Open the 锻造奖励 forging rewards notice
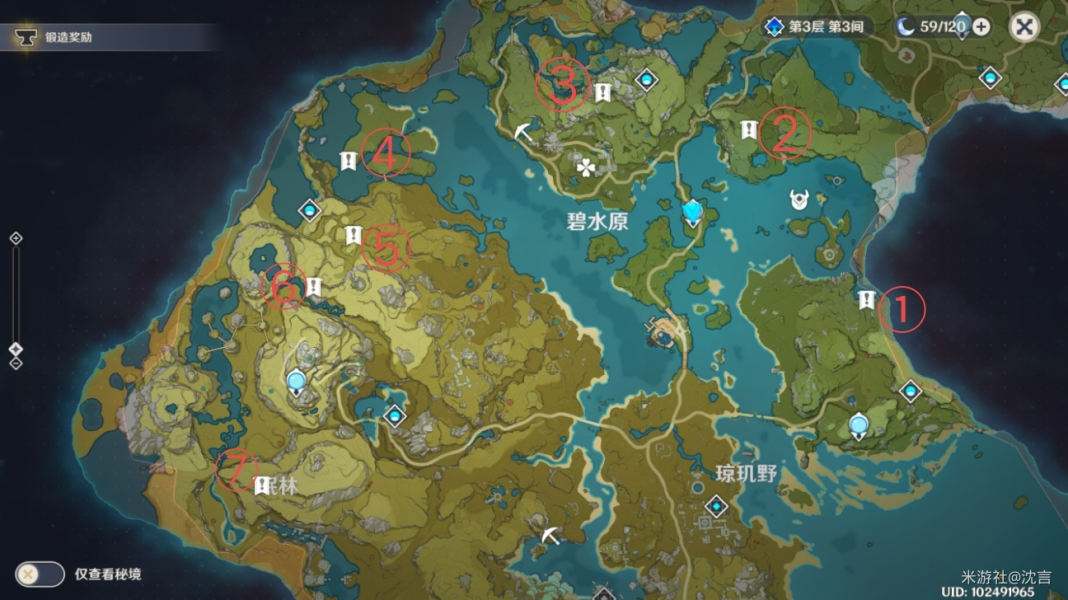 70,37
